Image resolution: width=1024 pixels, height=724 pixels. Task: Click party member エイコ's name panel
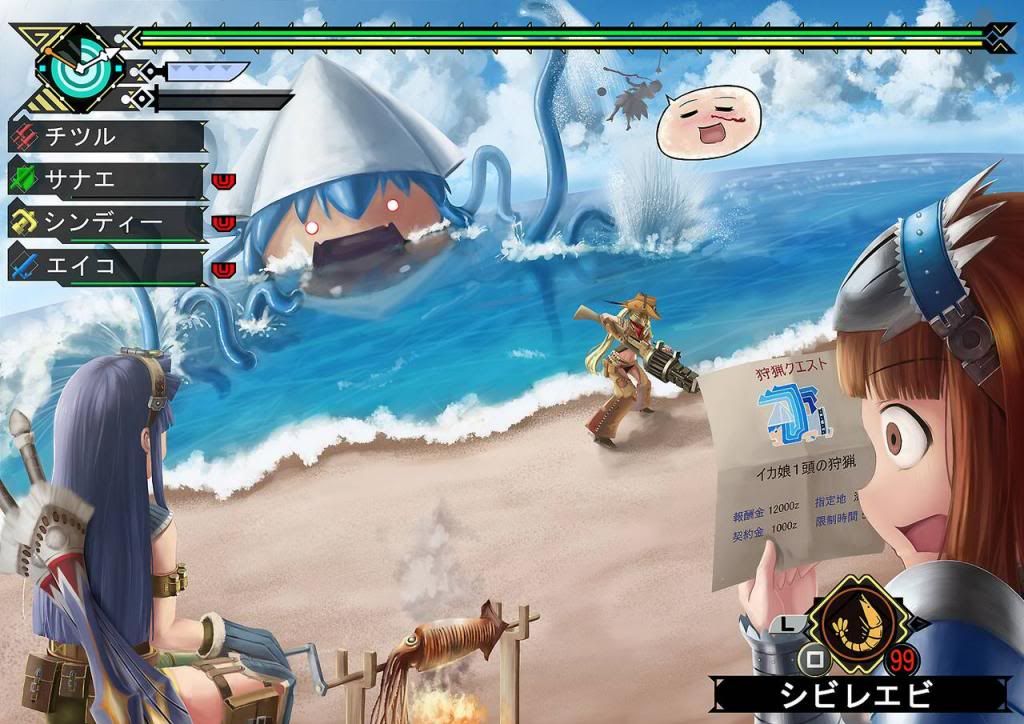[x=105, y=266]
